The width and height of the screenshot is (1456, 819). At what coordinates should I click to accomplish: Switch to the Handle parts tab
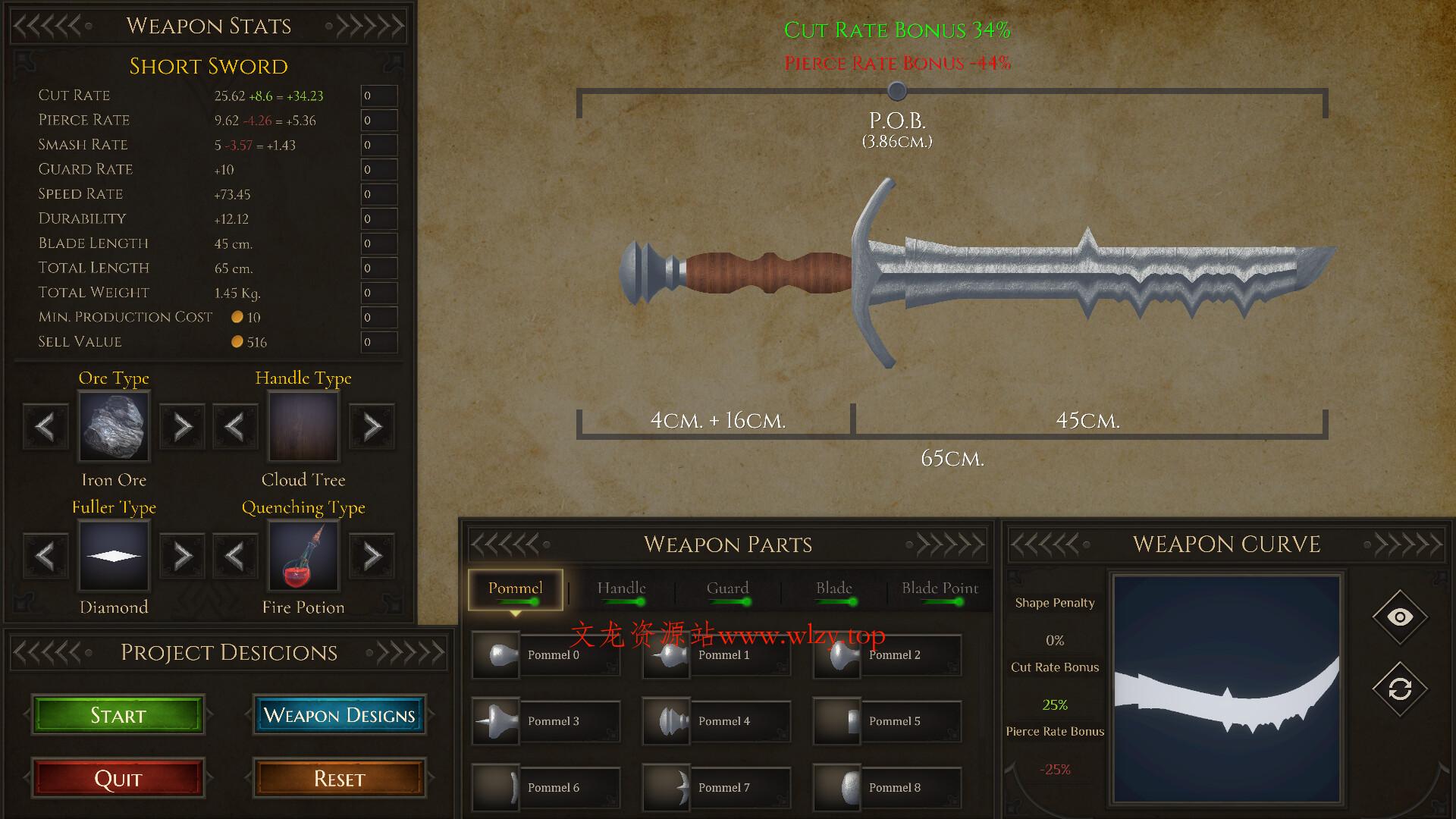click(621, 589)
